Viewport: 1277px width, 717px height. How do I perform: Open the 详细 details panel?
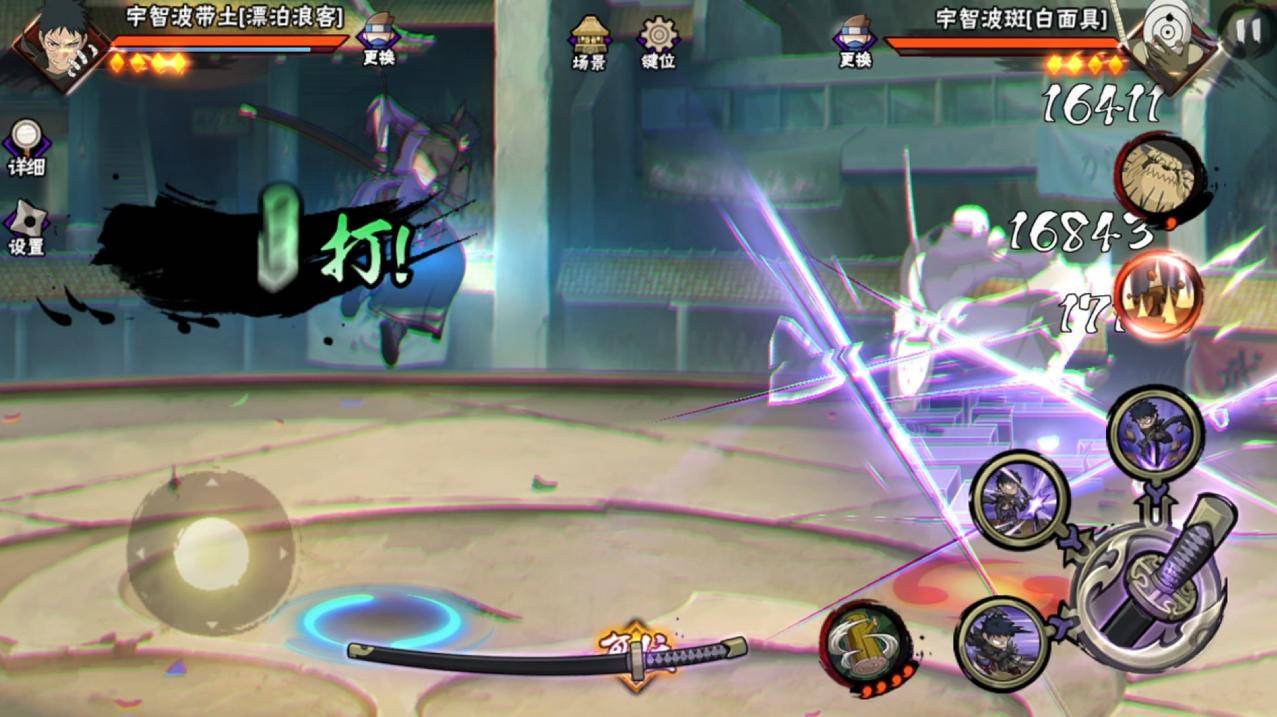[26, 148]
